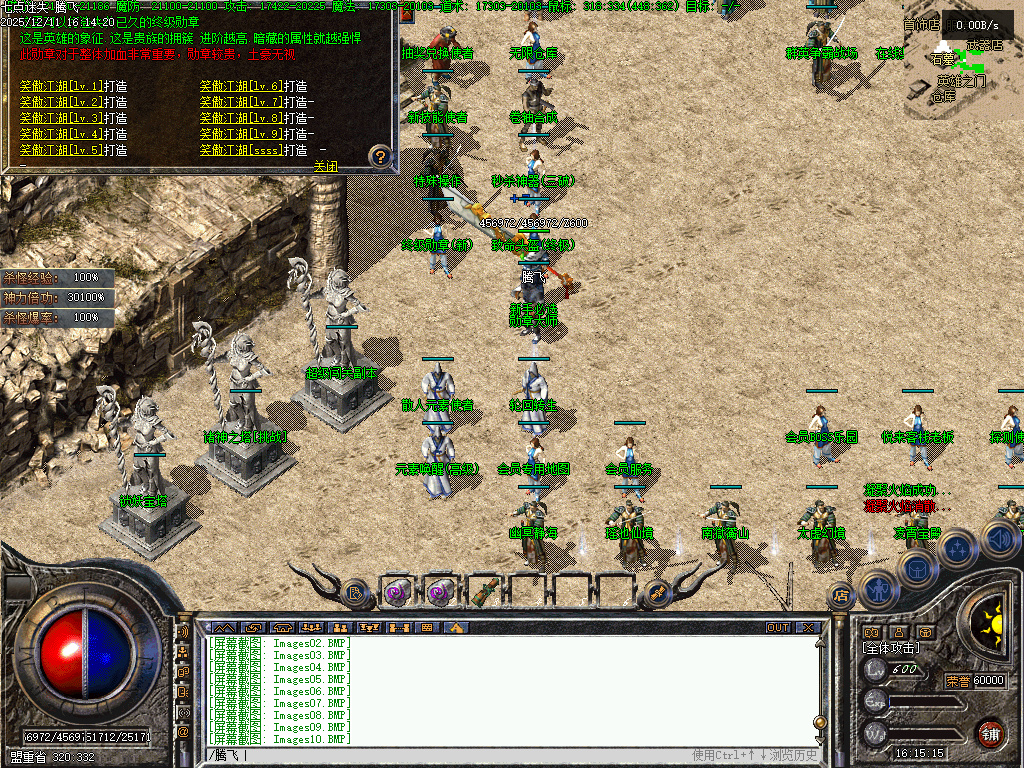
Task: Open the character equipment round icon
Action: [x=879, y=590]
